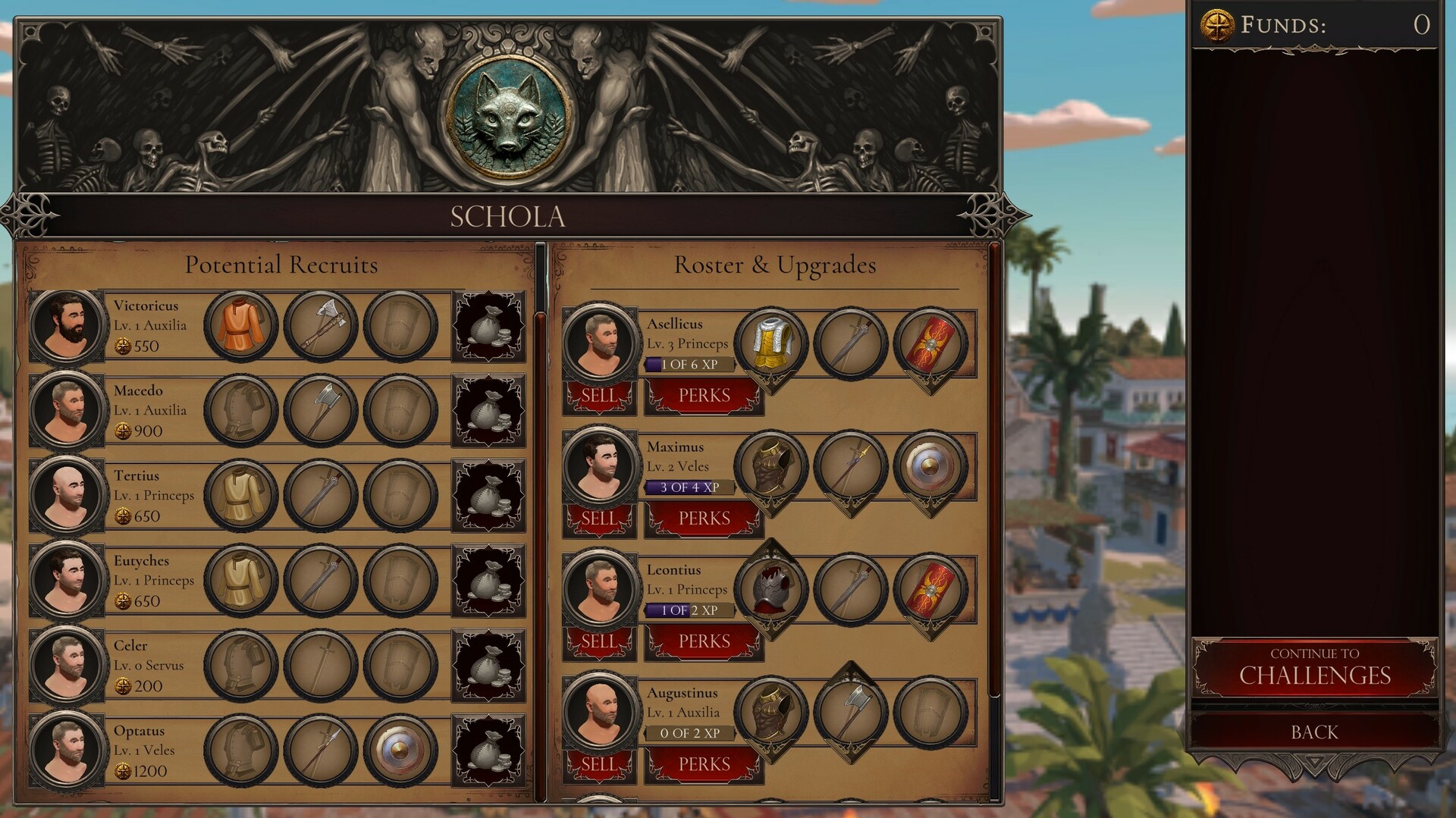Click the axe weapon icon next to Macedo
1456x818 pixels.
click(x=322, y=409)
